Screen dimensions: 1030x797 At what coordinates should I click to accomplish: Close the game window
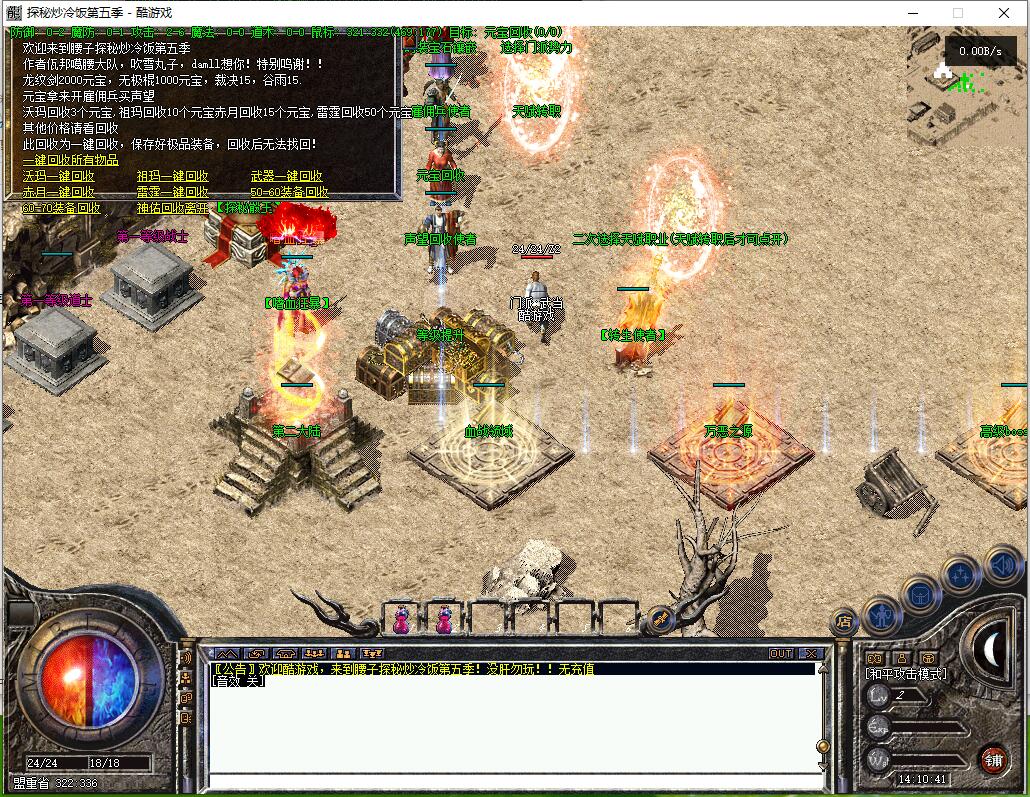1004,13
